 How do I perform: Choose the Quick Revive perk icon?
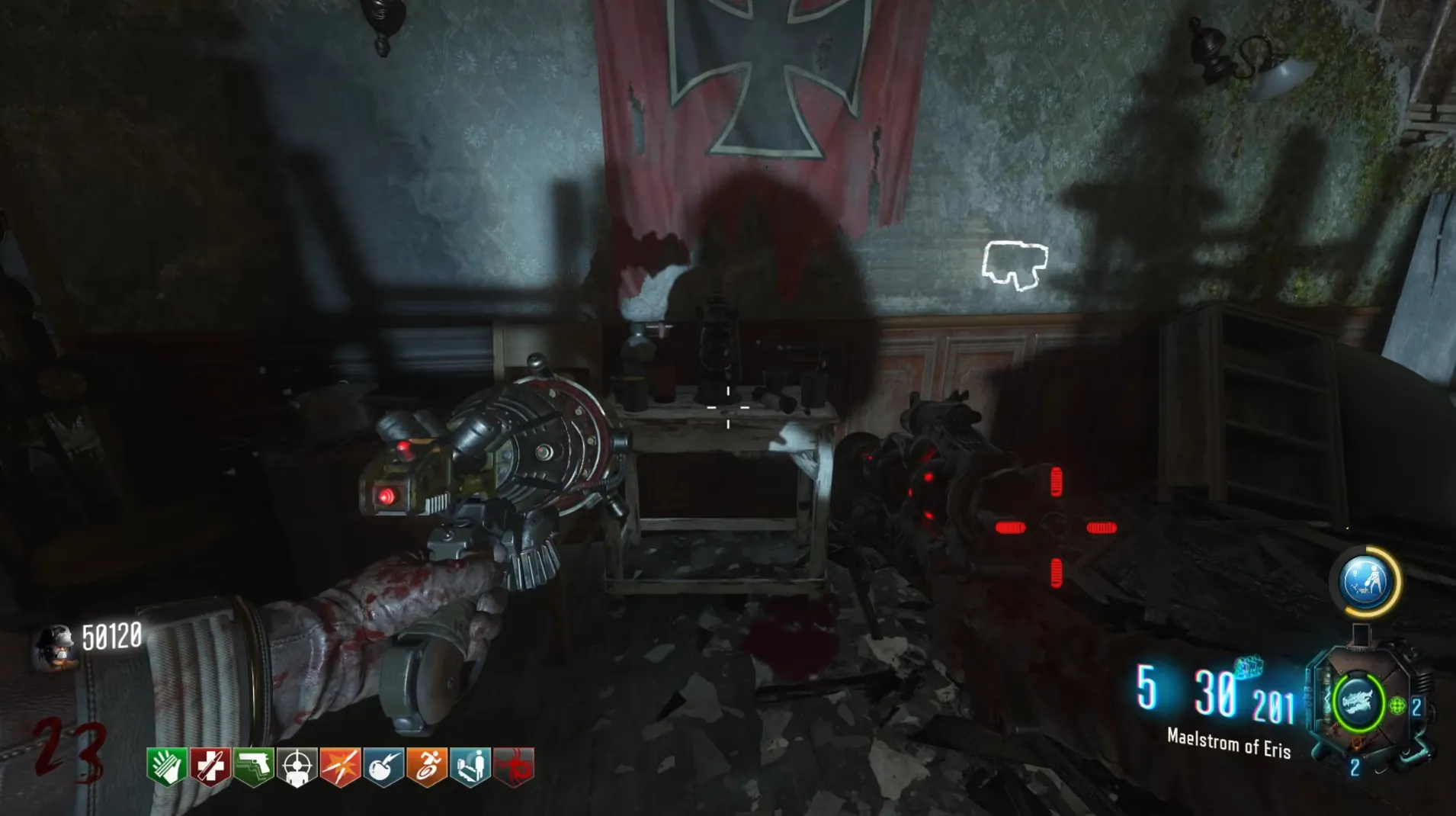471,766
